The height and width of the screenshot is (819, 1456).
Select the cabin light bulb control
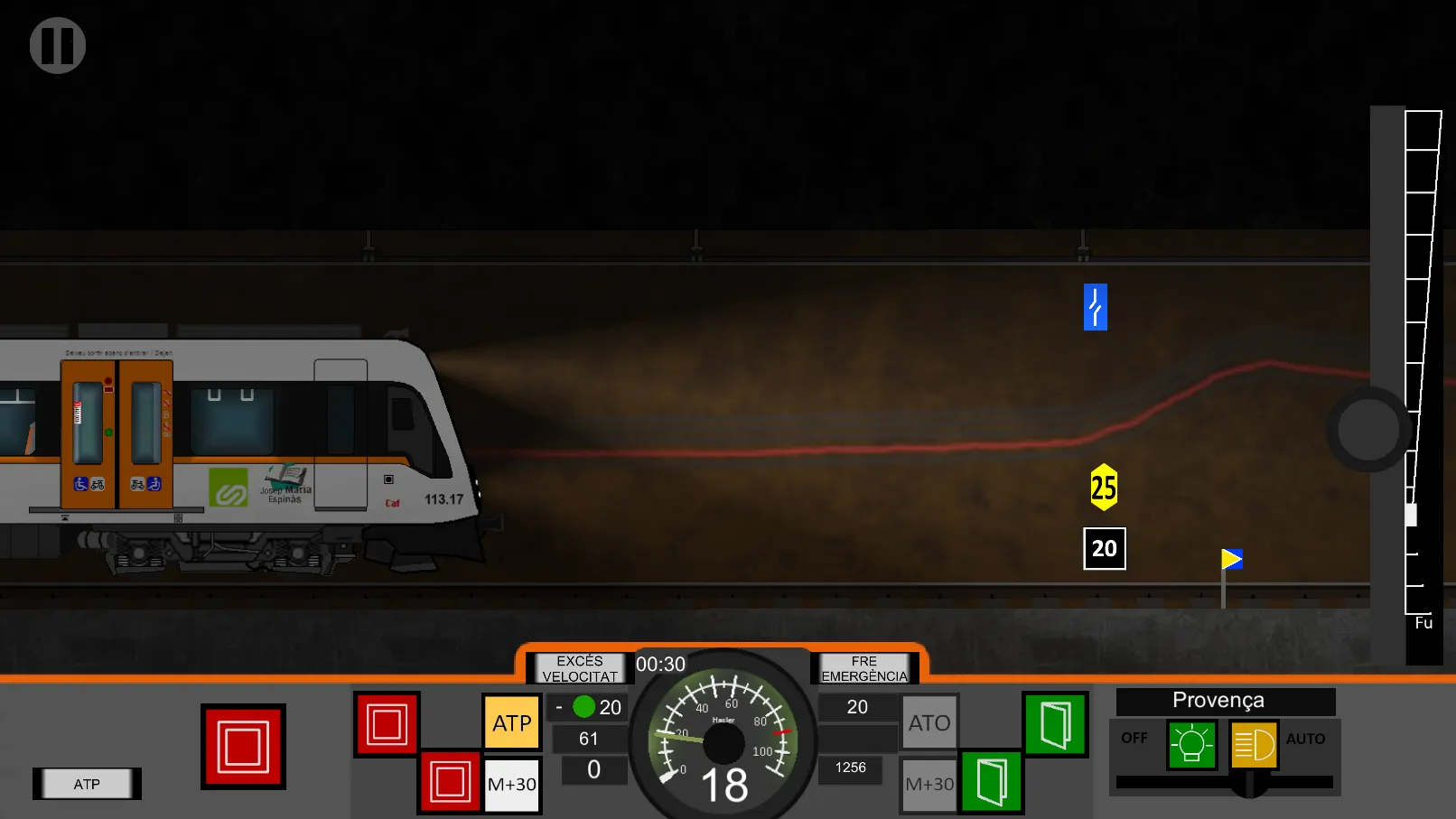[x=1191, y=746]
